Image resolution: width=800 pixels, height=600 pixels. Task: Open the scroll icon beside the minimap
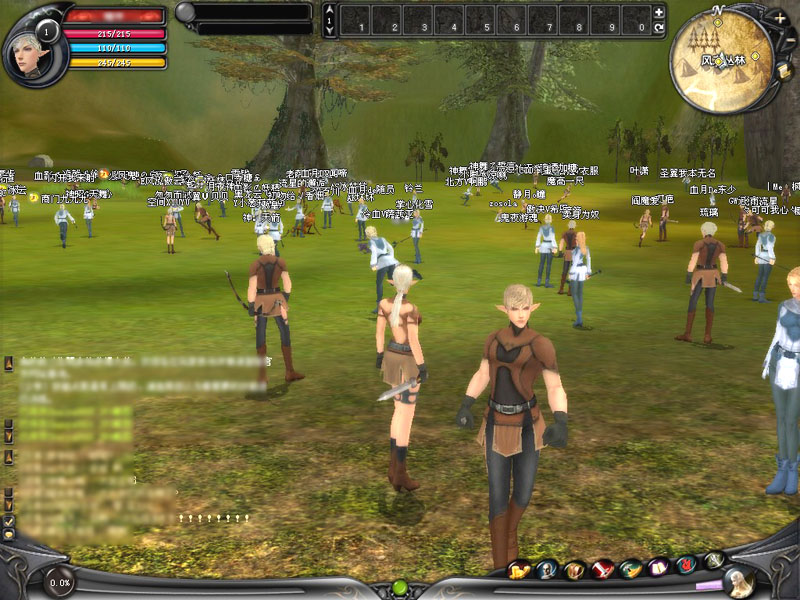click(784, 71)
